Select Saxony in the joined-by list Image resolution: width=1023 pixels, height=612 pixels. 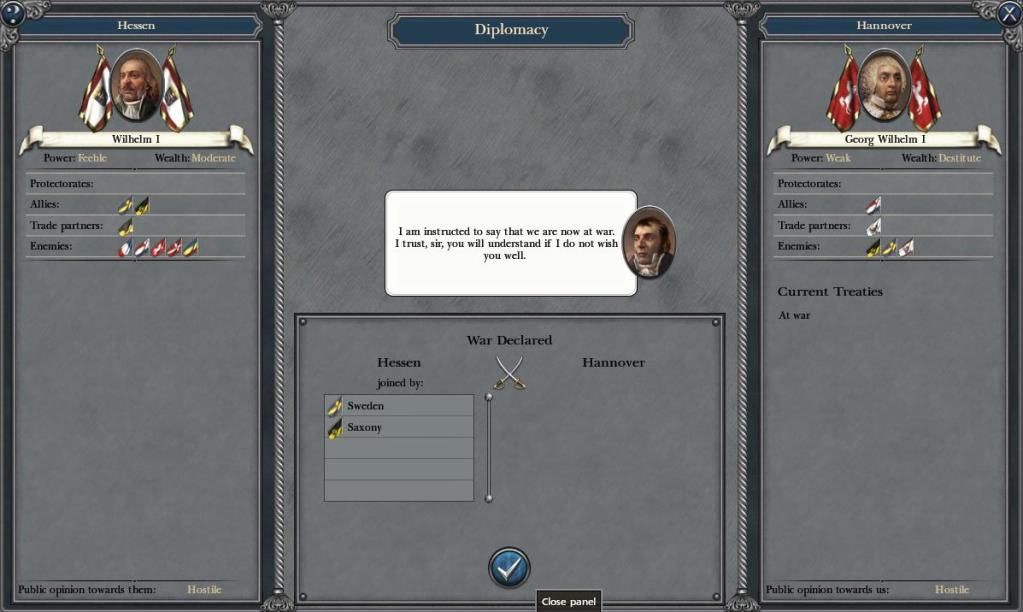[x=399, y=428]
